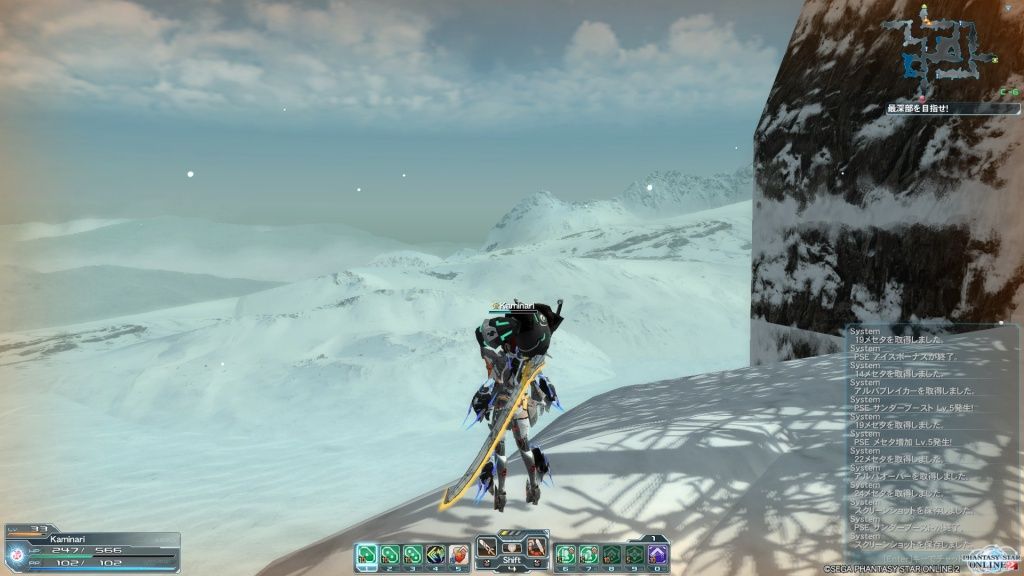The image size is (1024, 576).
Task: Click the class emblem beside the HP gauge
Action: [16, 554]
